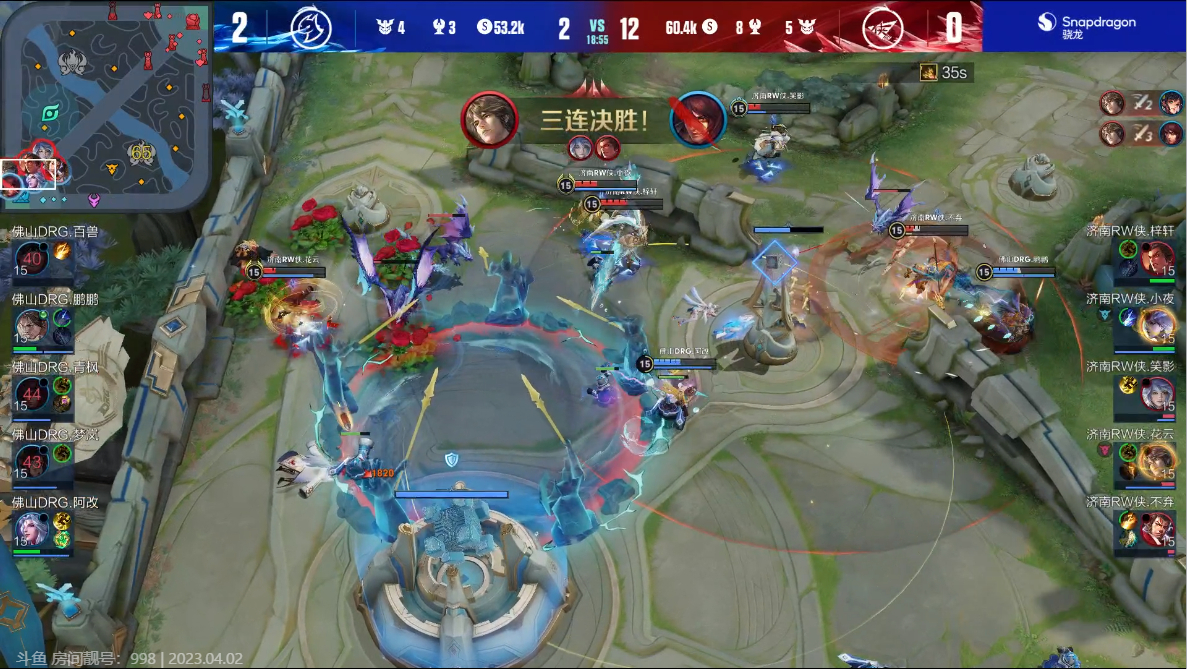Select player 佛山DRG.阿改 portrait
The image size is (1187, 669).
(32, 528)
